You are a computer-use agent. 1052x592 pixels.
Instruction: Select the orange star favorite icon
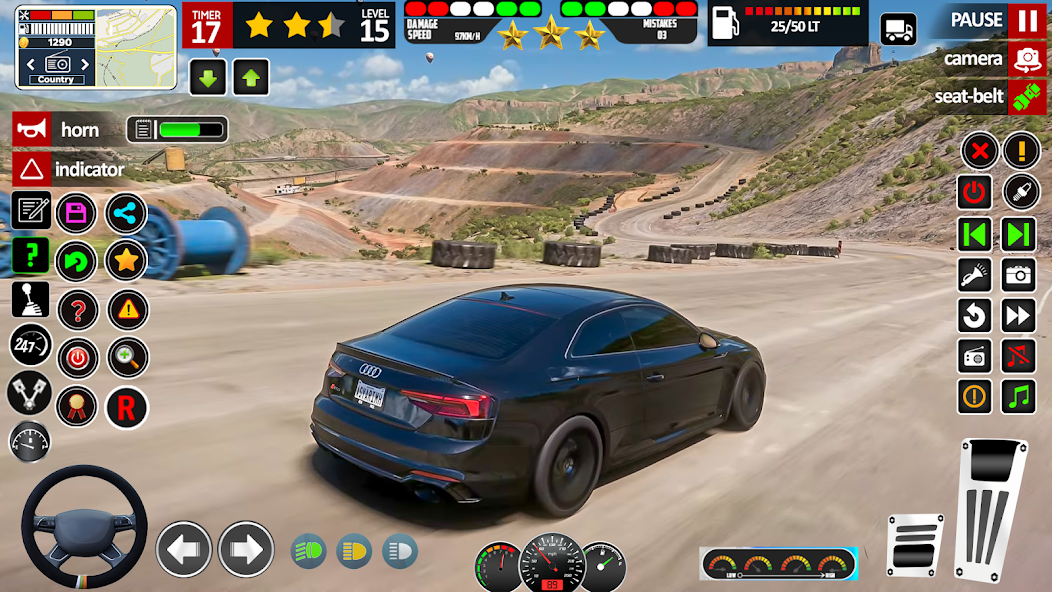pyautogui.click(x=126, y=261)
